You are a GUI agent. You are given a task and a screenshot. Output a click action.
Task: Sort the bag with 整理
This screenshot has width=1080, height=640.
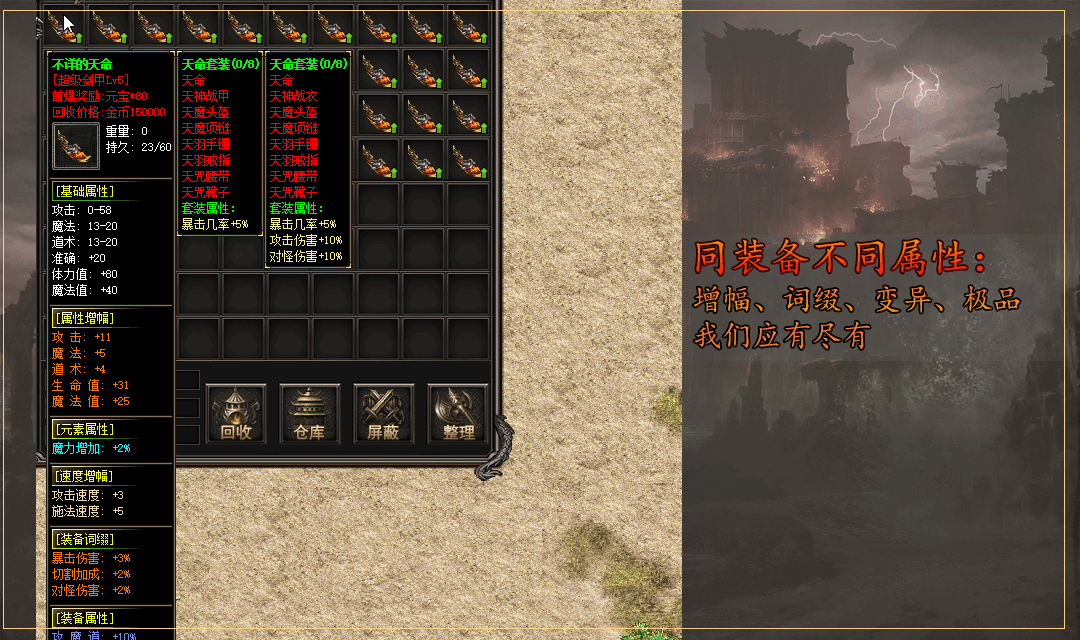pos(458,414)
